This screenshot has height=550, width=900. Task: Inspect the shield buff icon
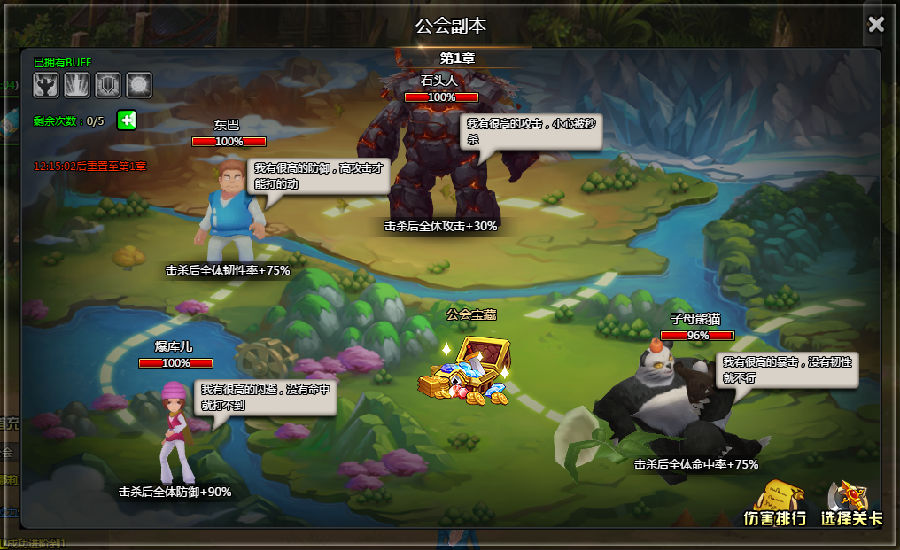(x=108, y=85)
